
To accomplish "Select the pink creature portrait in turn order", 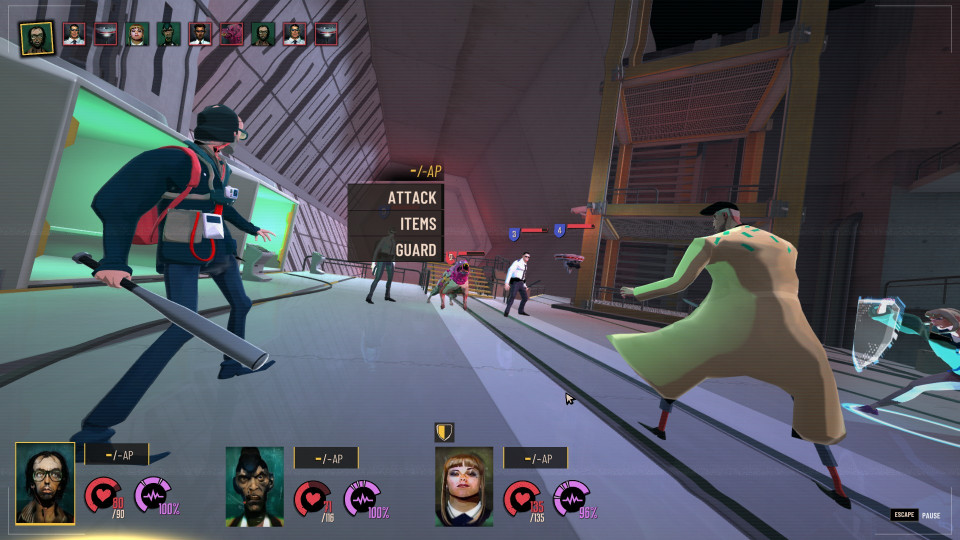I will (231, 34).
